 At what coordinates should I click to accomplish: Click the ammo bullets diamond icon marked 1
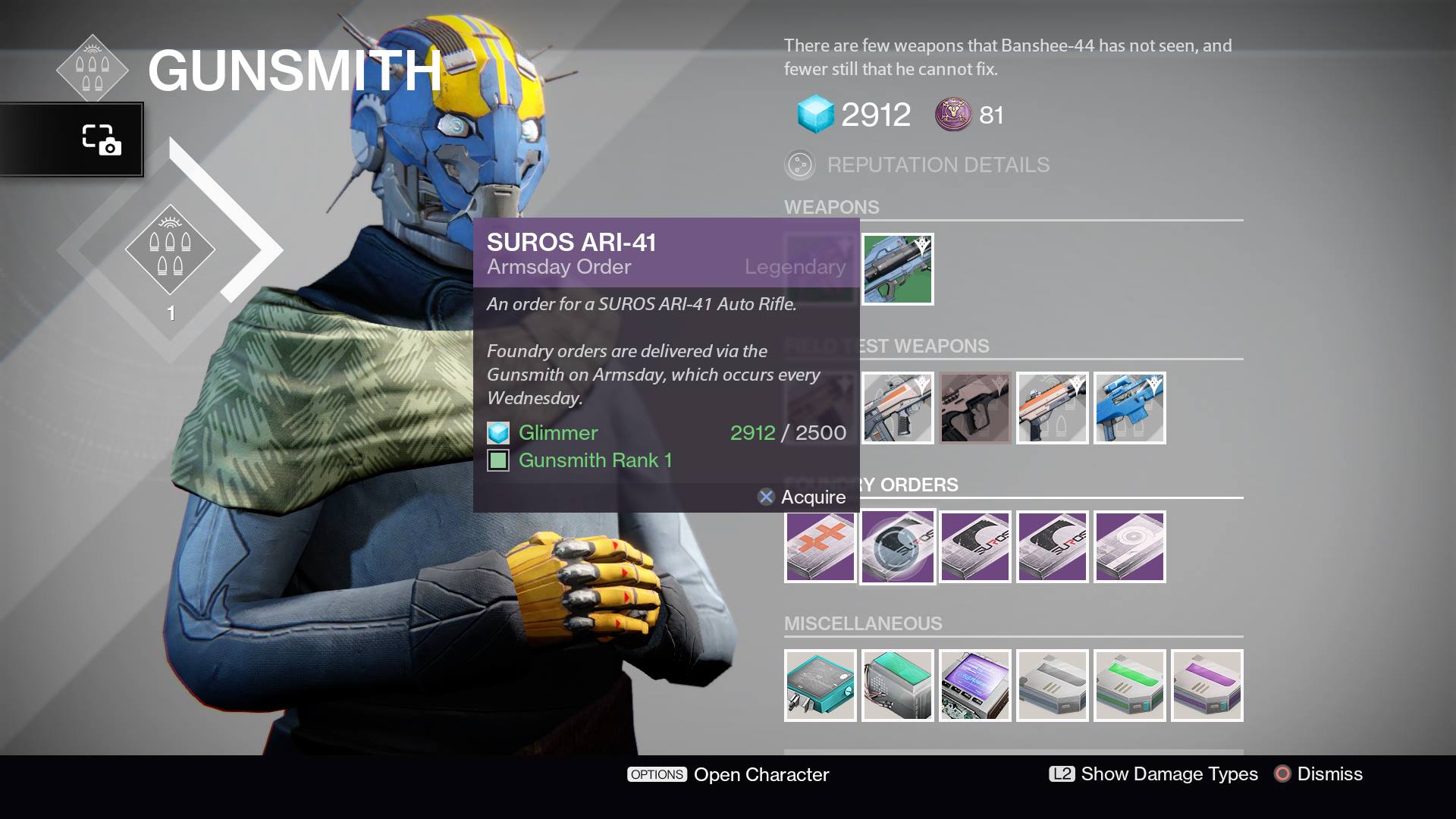click(171, 250)
